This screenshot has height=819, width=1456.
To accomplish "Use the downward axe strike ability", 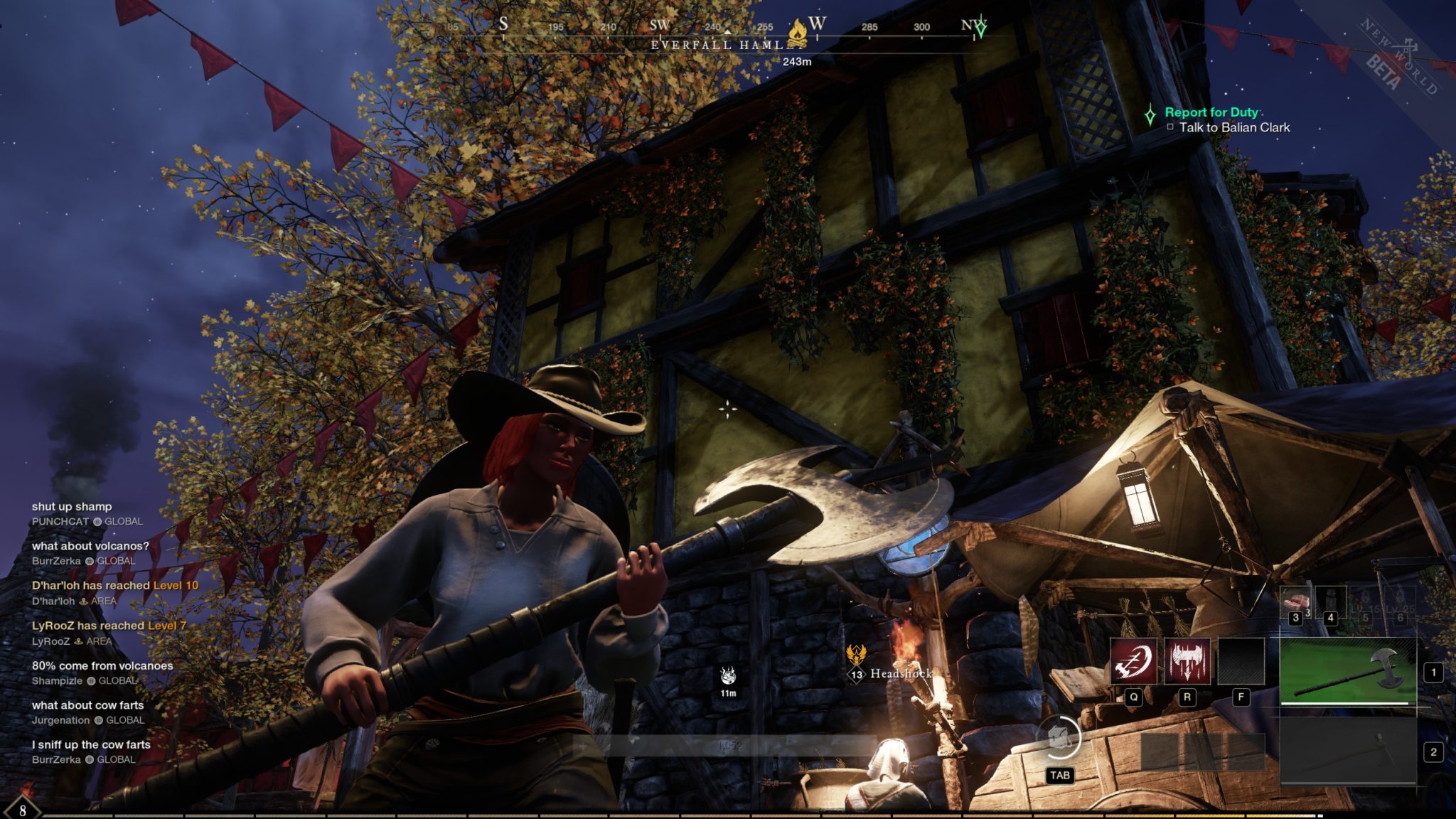I will (x=1187, y=661).
